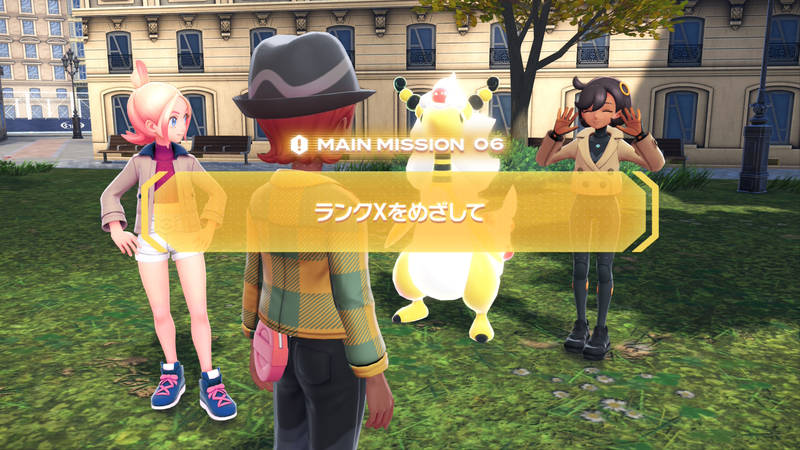The height and width of the screenshot is (450, 800).
Task: Select the Main Mission 06 exclamation icon
Action: coord(299,145)
